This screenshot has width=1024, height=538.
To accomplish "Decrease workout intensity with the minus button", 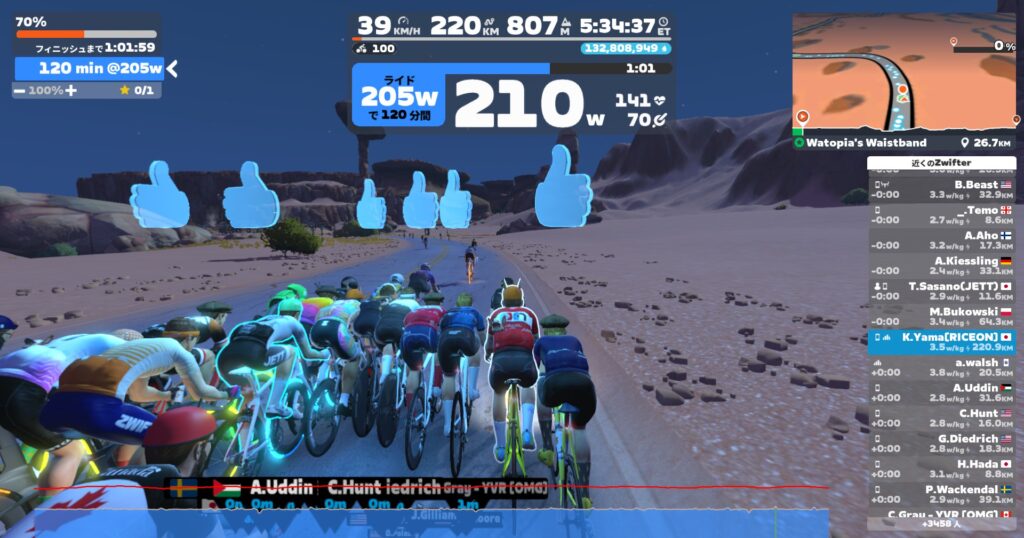I will tap(19, 90).
